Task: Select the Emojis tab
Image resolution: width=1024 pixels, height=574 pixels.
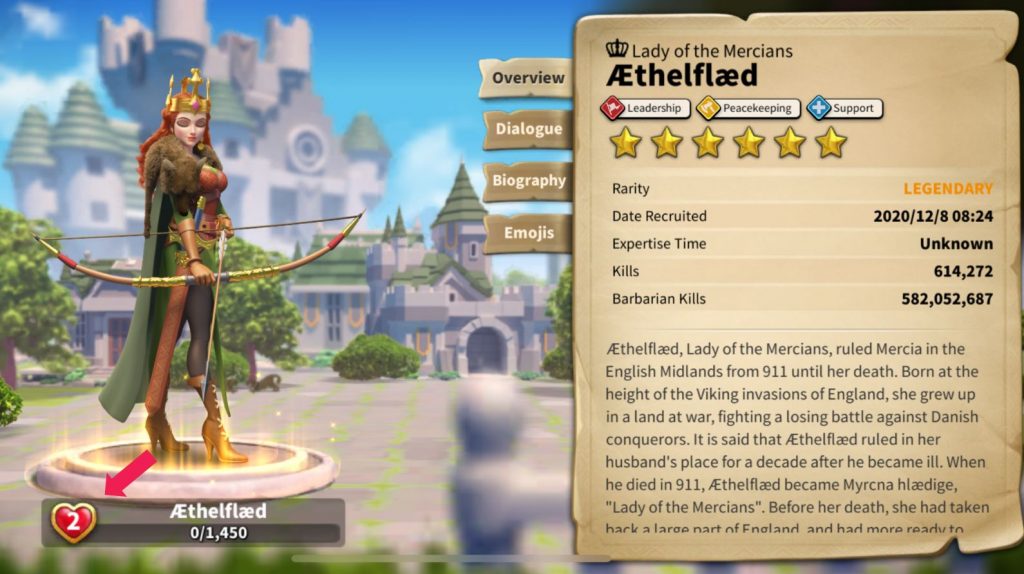Action: coord(527,233)
